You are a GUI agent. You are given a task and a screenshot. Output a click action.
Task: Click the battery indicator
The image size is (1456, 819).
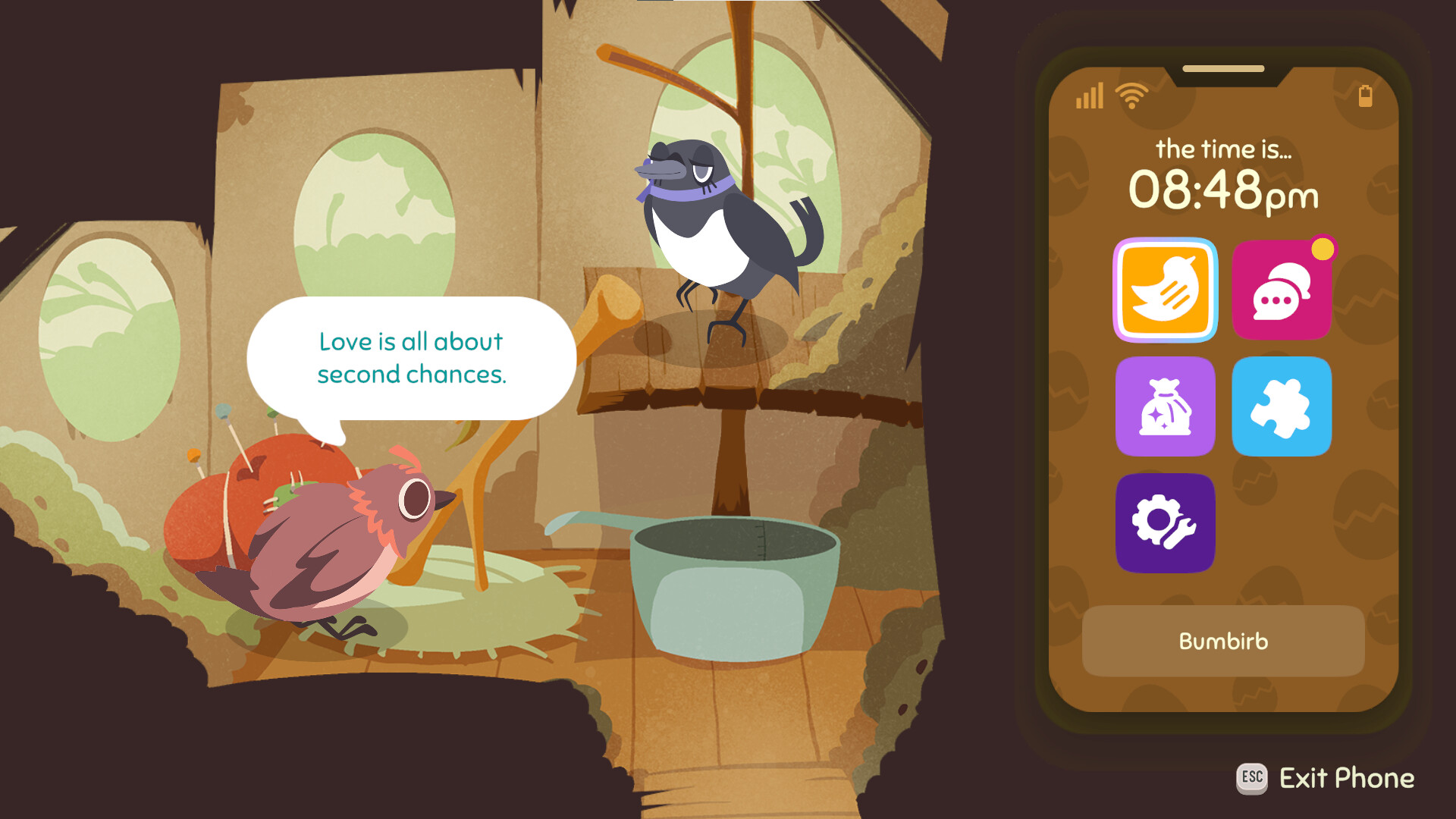click(1367, 96)
